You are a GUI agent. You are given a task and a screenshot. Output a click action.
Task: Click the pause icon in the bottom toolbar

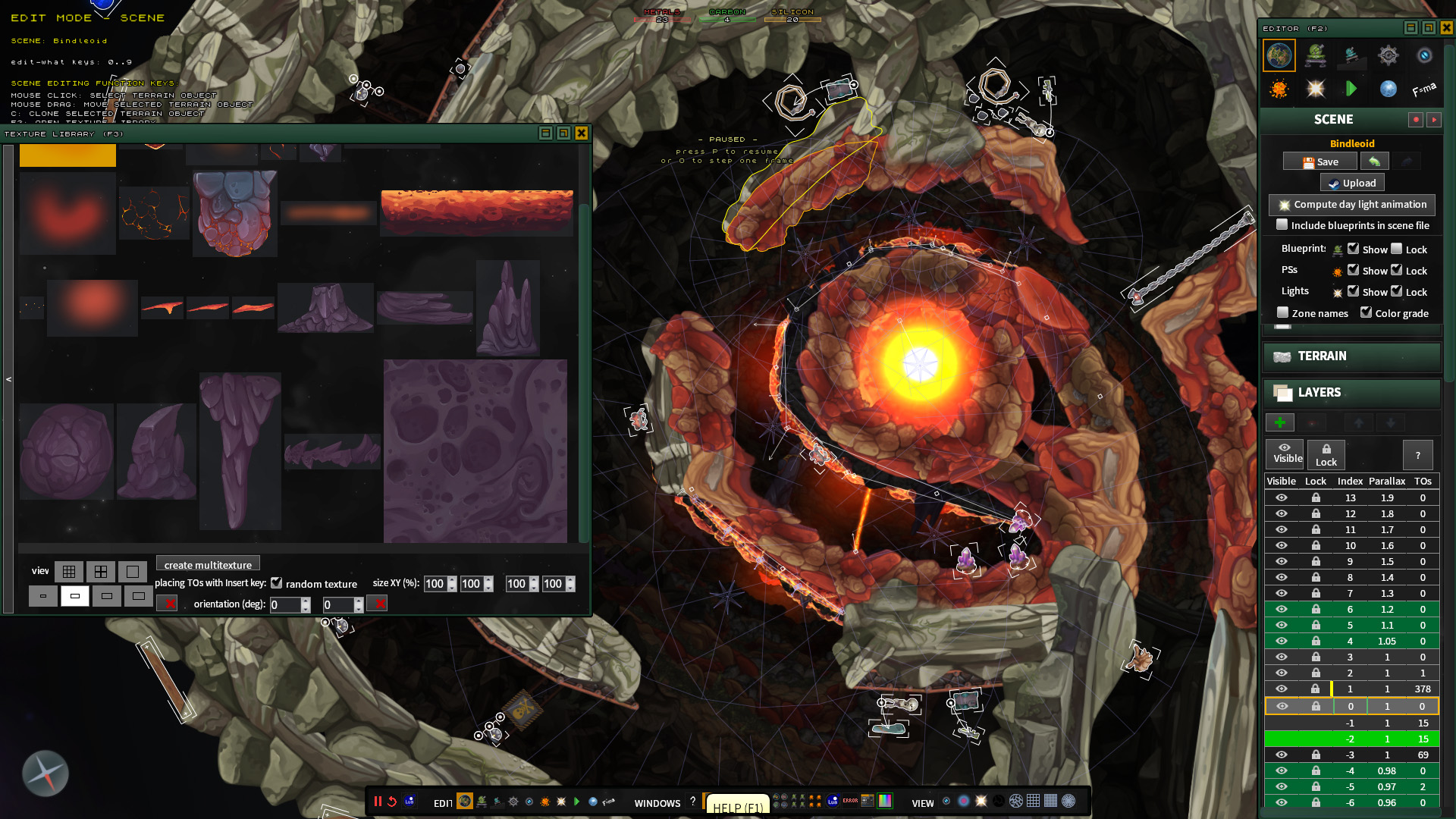pos(377,801)
